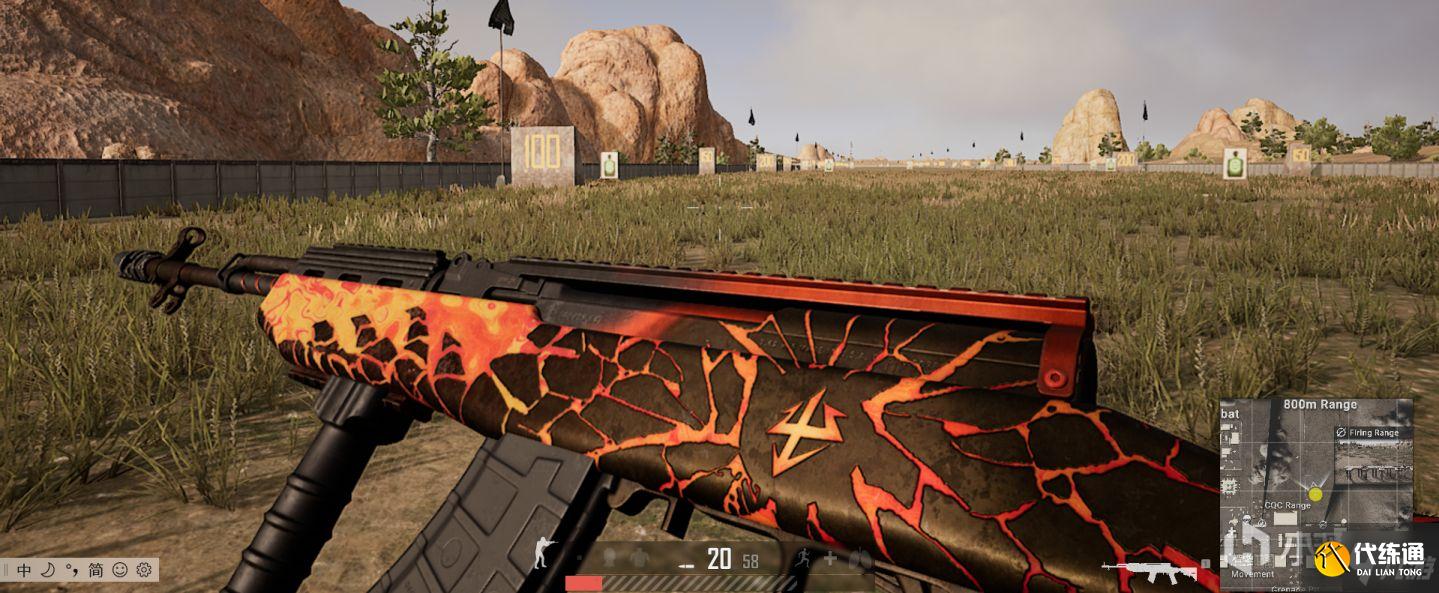Select the yellow player marker on minimap

pyautogui.click(x=1316, y=494)
